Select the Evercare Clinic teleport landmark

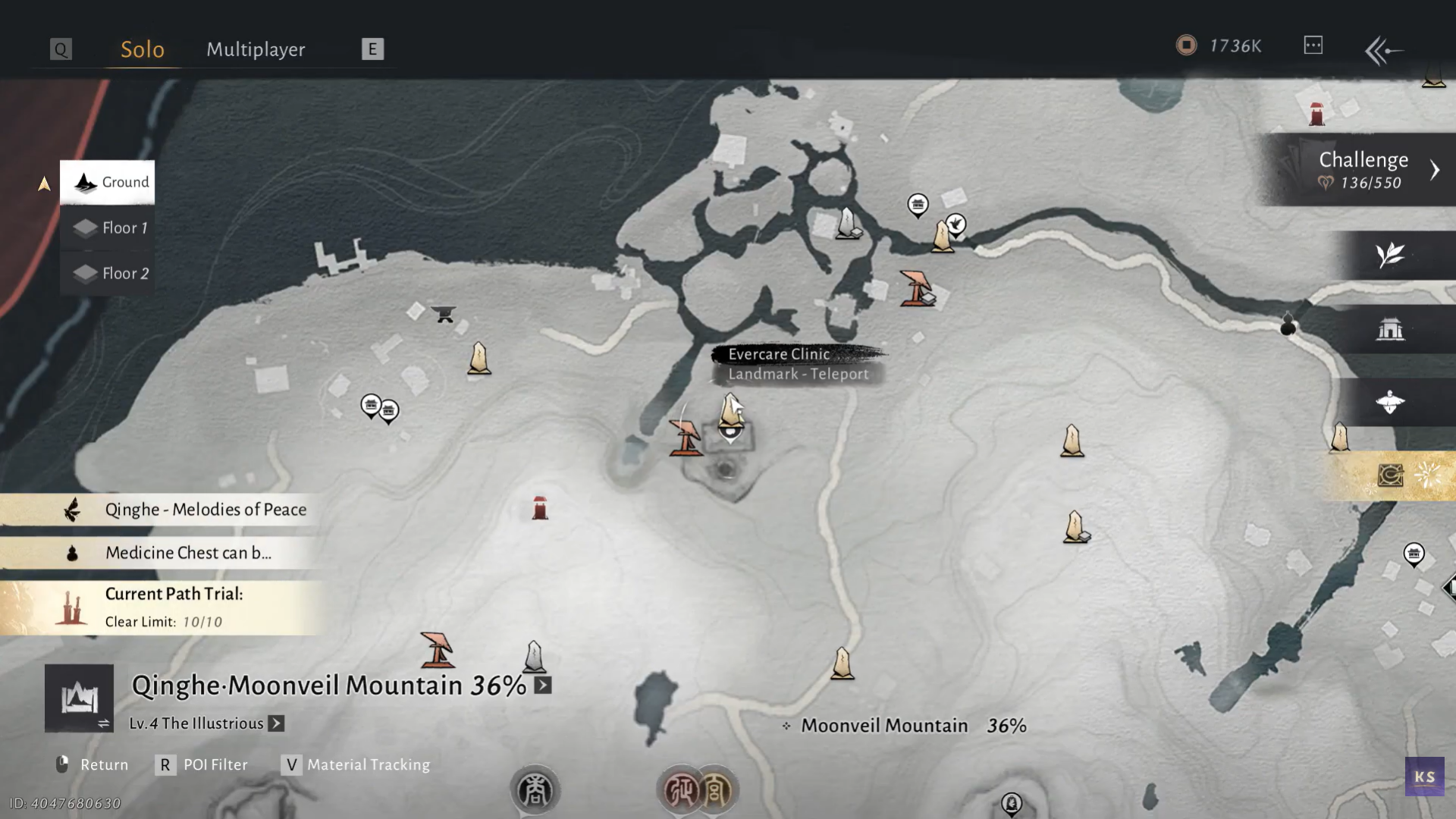[730, 410]
